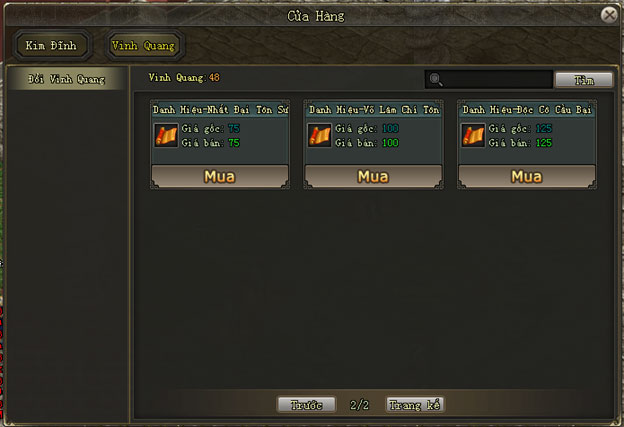Go to next page with Trang kế

coord(414,405)
